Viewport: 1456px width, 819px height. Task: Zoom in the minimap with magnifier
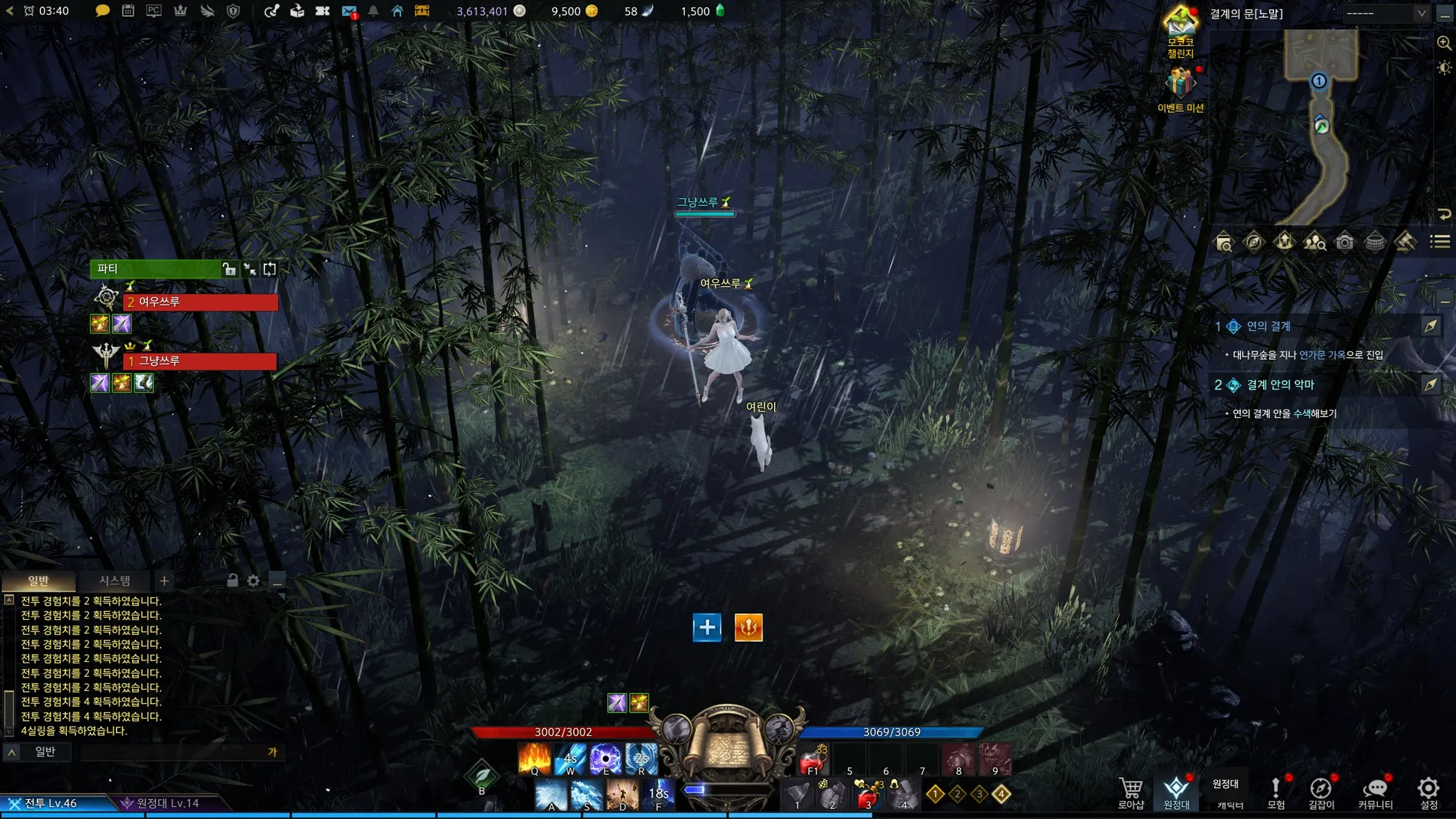tap(1444, 43)
